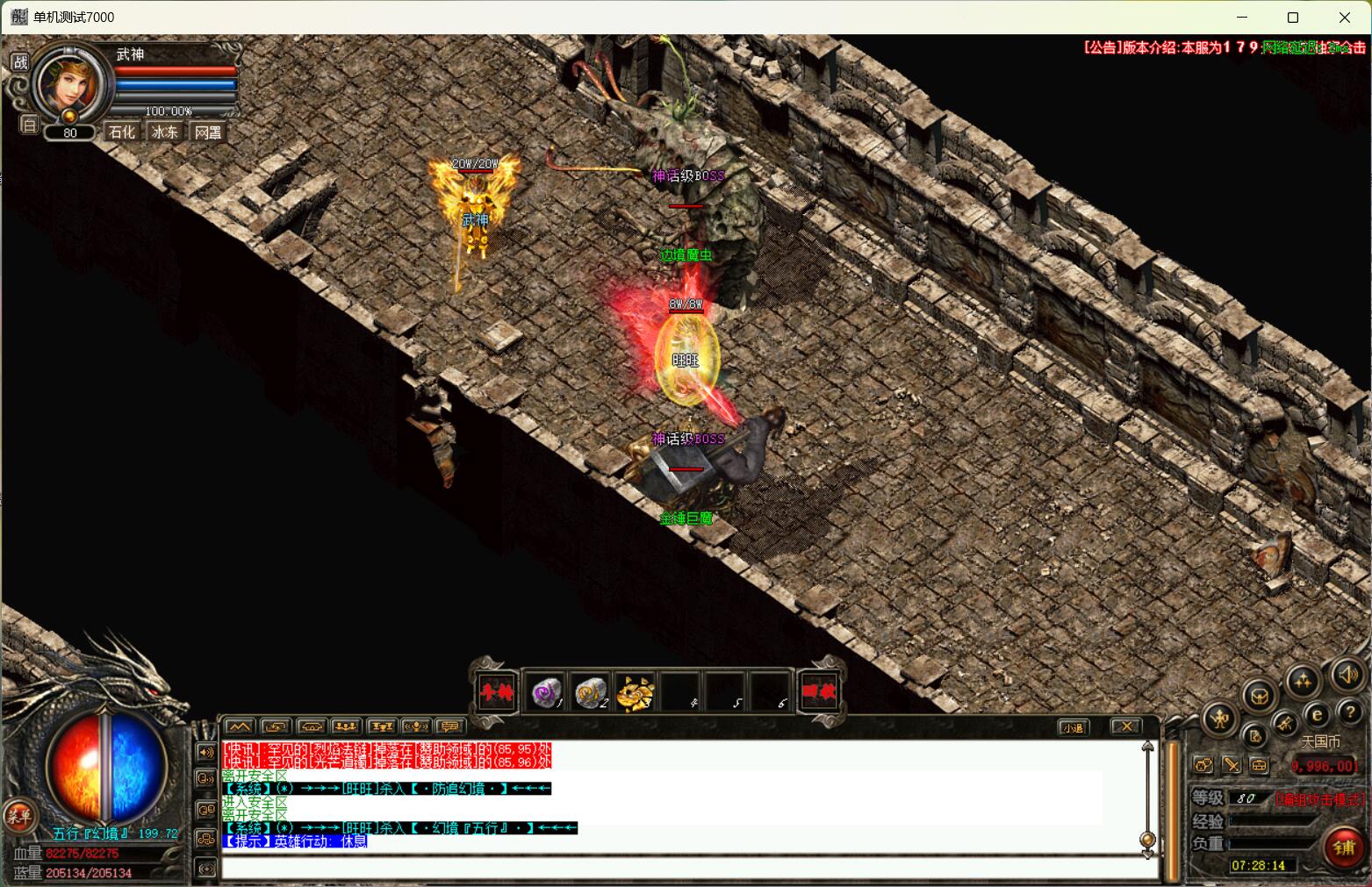
Task: Use the purple rune stone in slot 1
Action: pyautogui.click(x=548, y=693)
